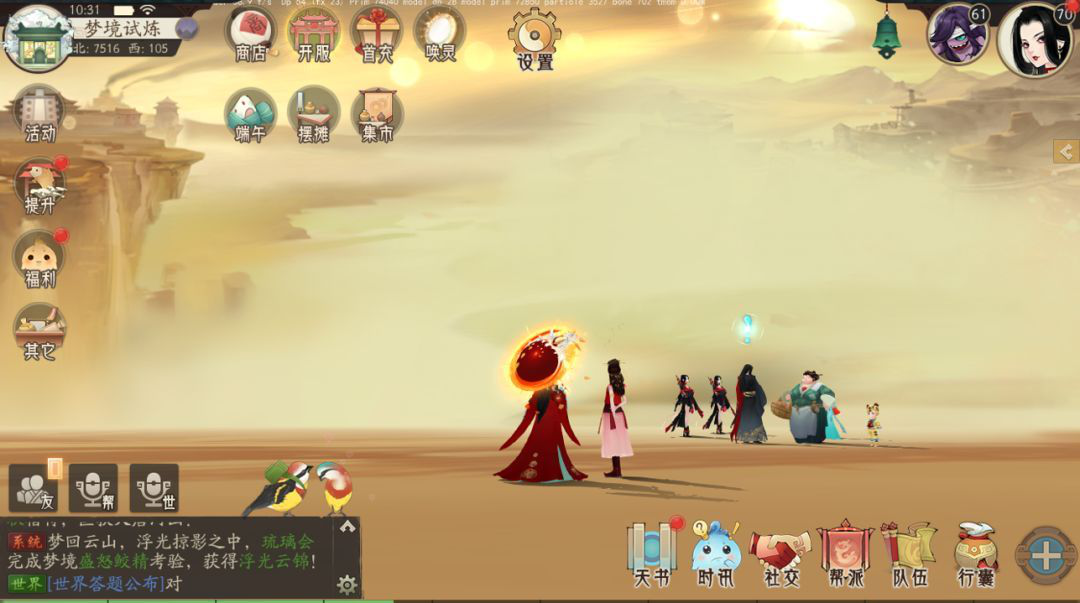Open the 时讯 news icon
The width and height of the screenshot is (1080, 603).
[x=715, y=553]
